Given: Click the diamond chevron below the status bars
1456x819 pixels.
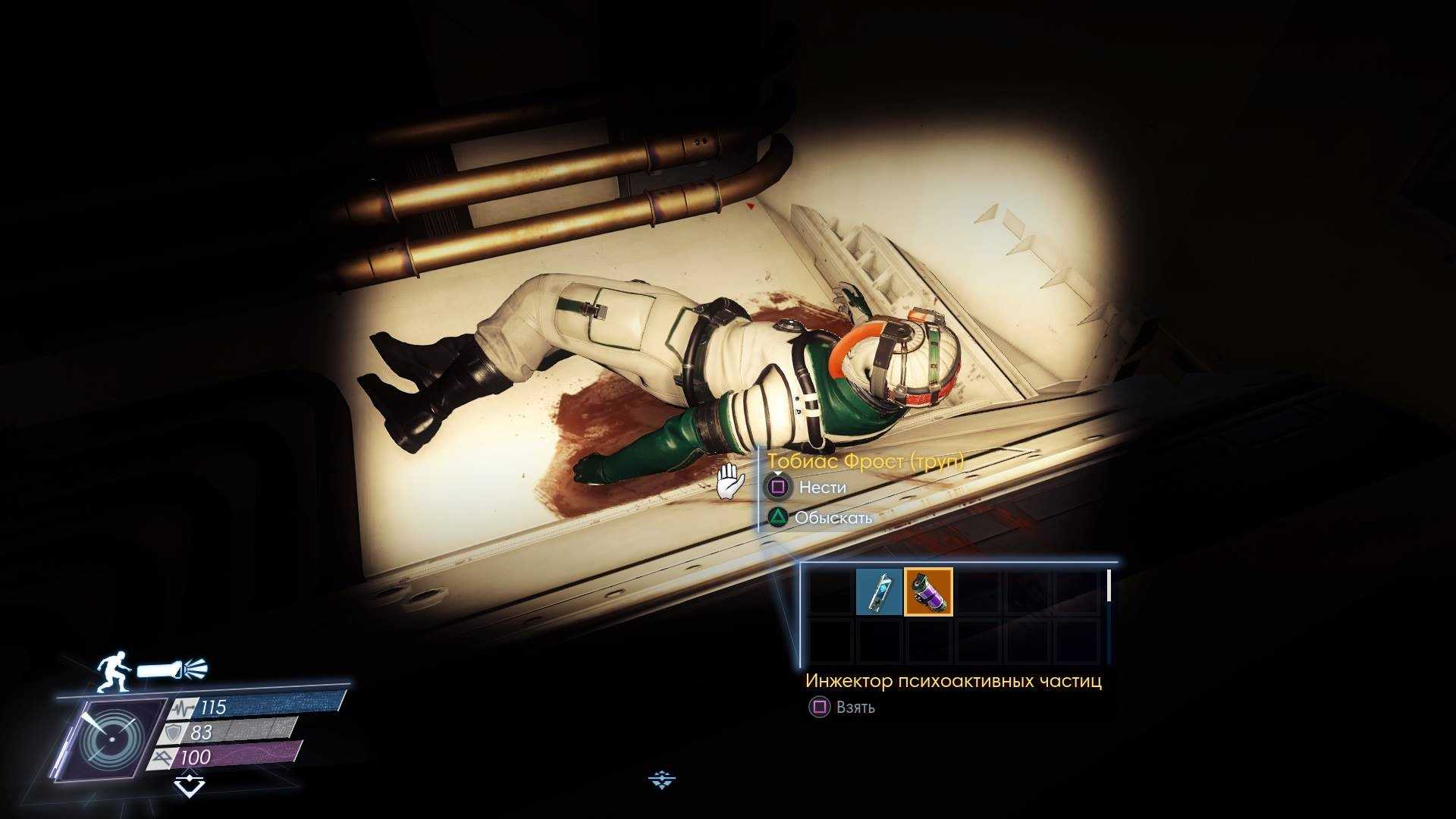Looking at the screenshot, I should [189, 784].
